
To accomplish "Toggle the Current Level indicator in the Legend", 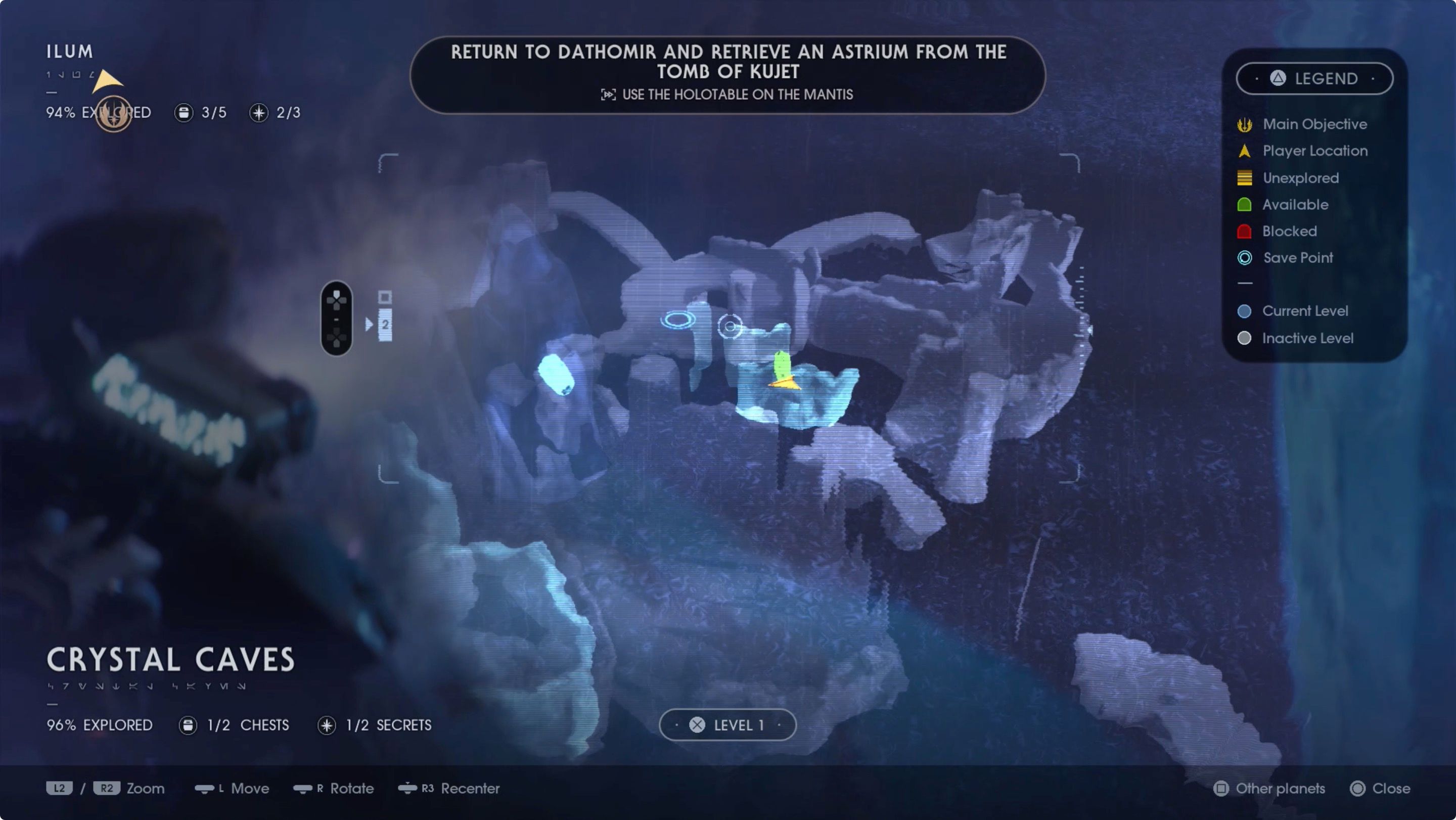I will click(1245, 311).
